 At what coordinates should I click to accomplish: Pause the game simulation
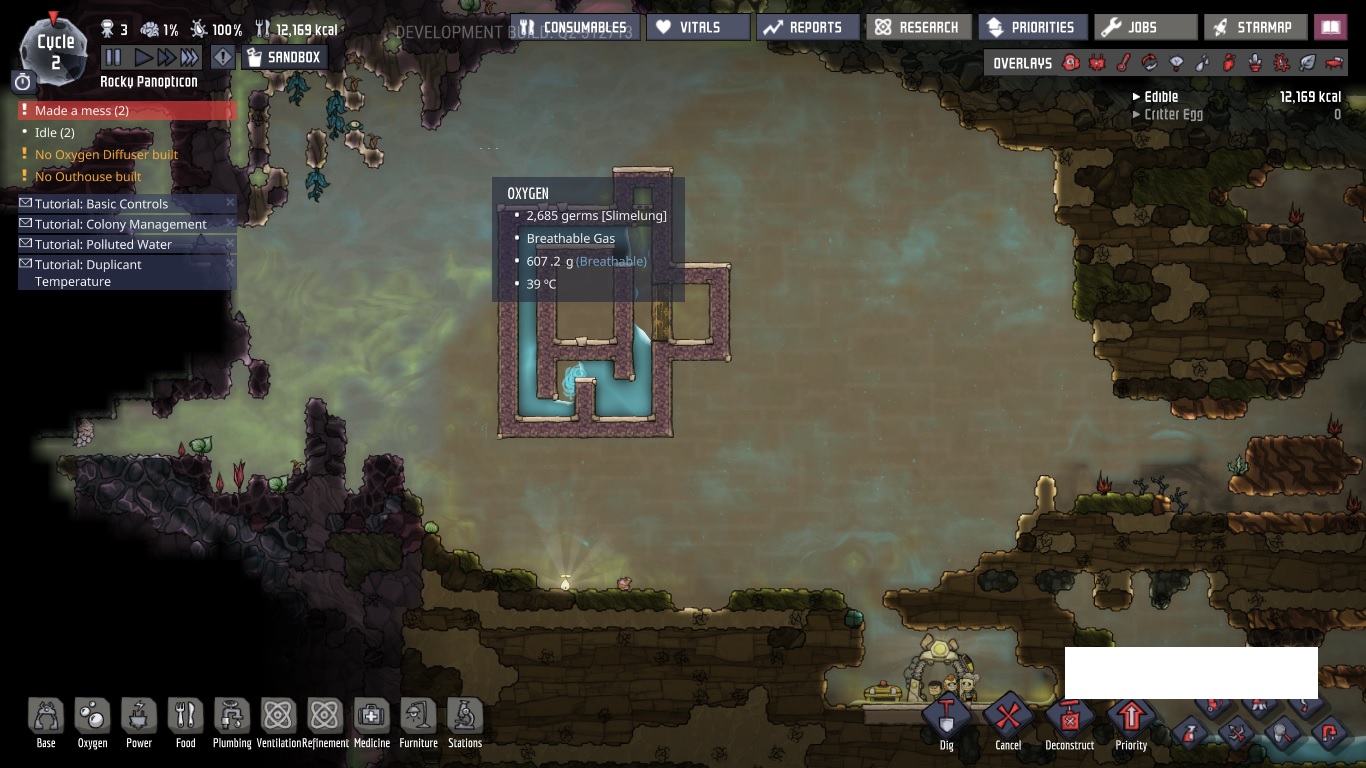click(x=114, y=58)
